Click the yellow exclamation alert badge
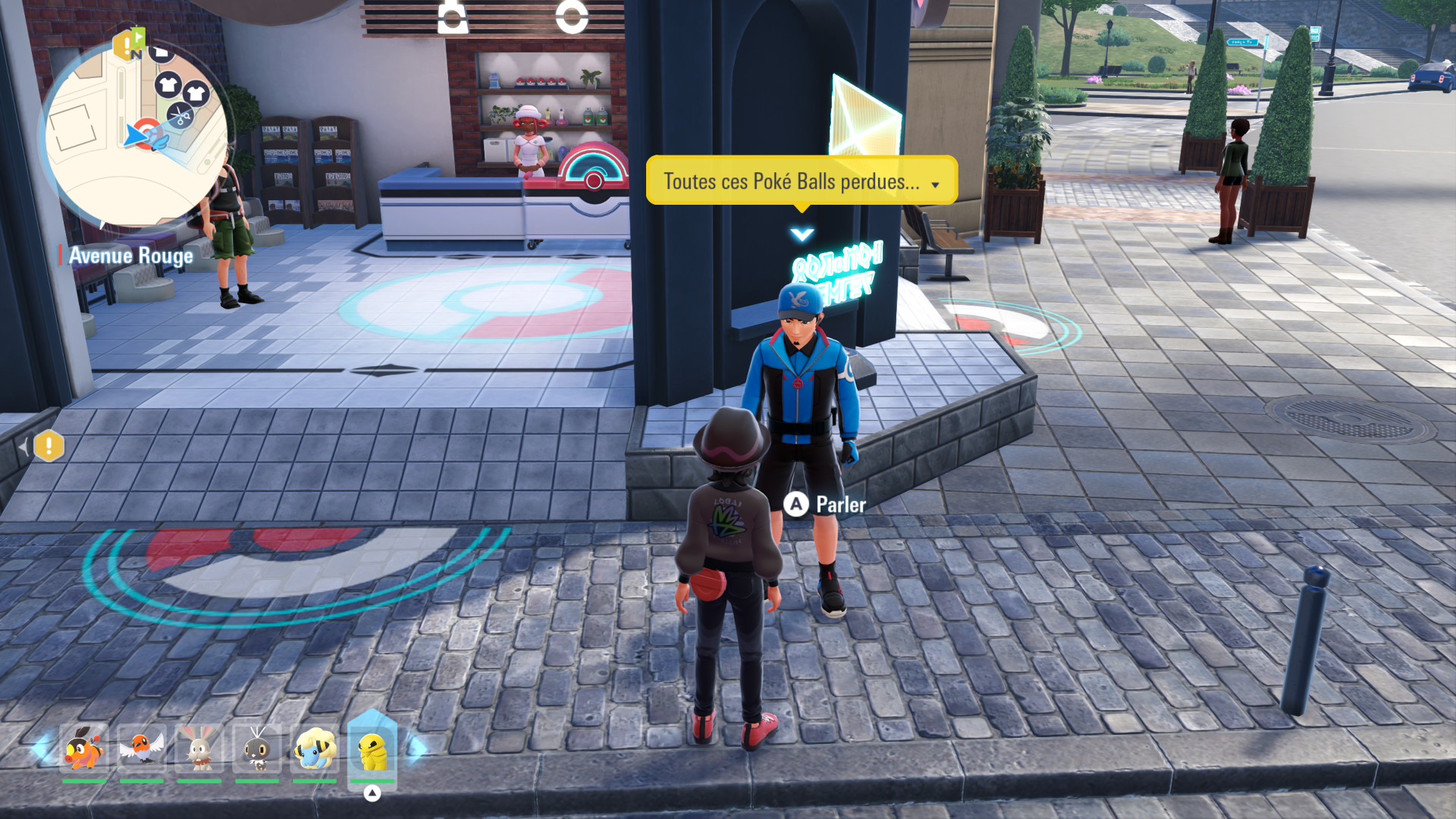Screen dimensions: 1456x819 [x=49, y=446]
